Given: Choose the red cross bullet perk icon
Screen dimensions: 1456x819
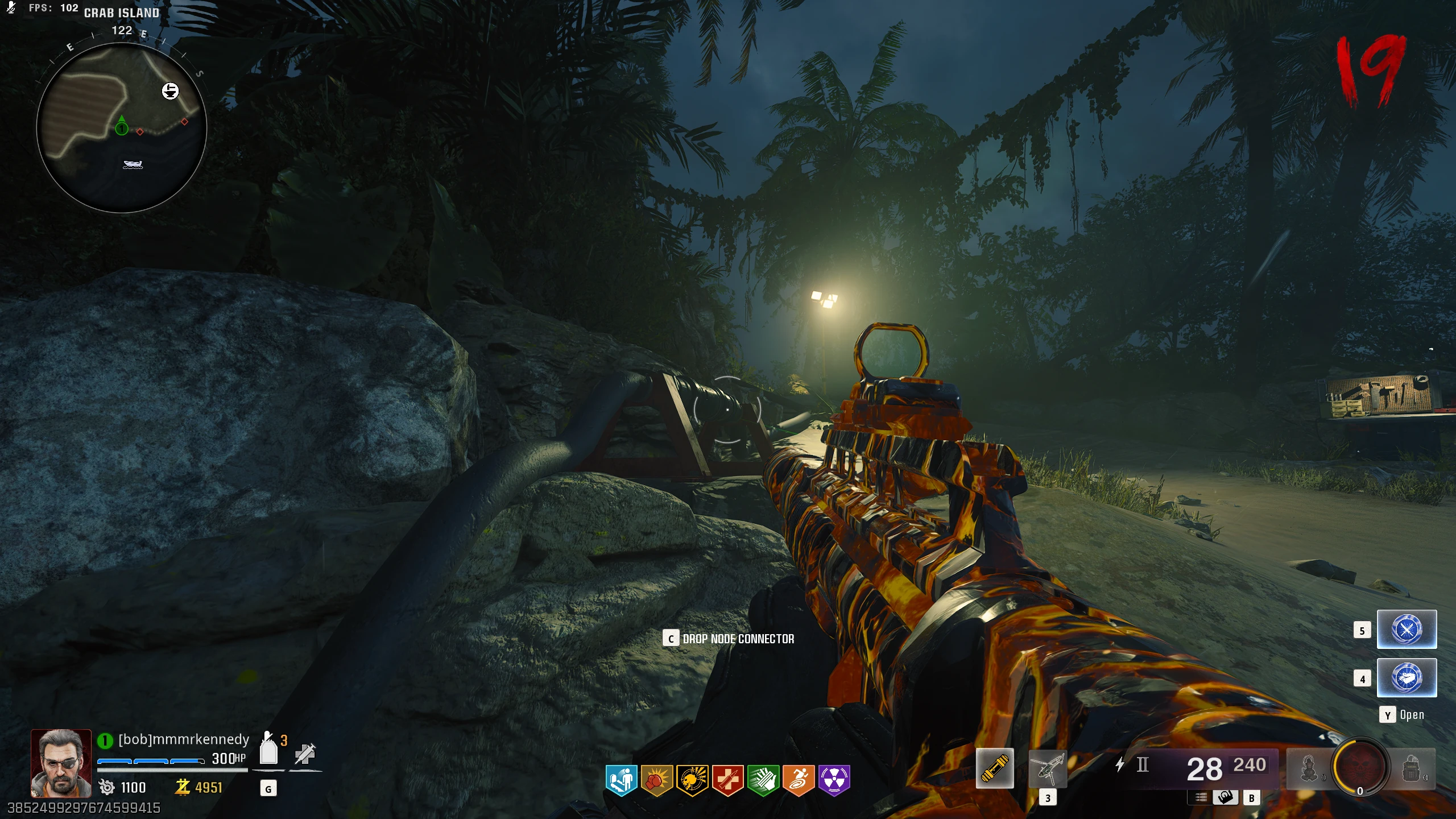Looking at the screenshot, I should pyautogui.click(x=727, y=779).
